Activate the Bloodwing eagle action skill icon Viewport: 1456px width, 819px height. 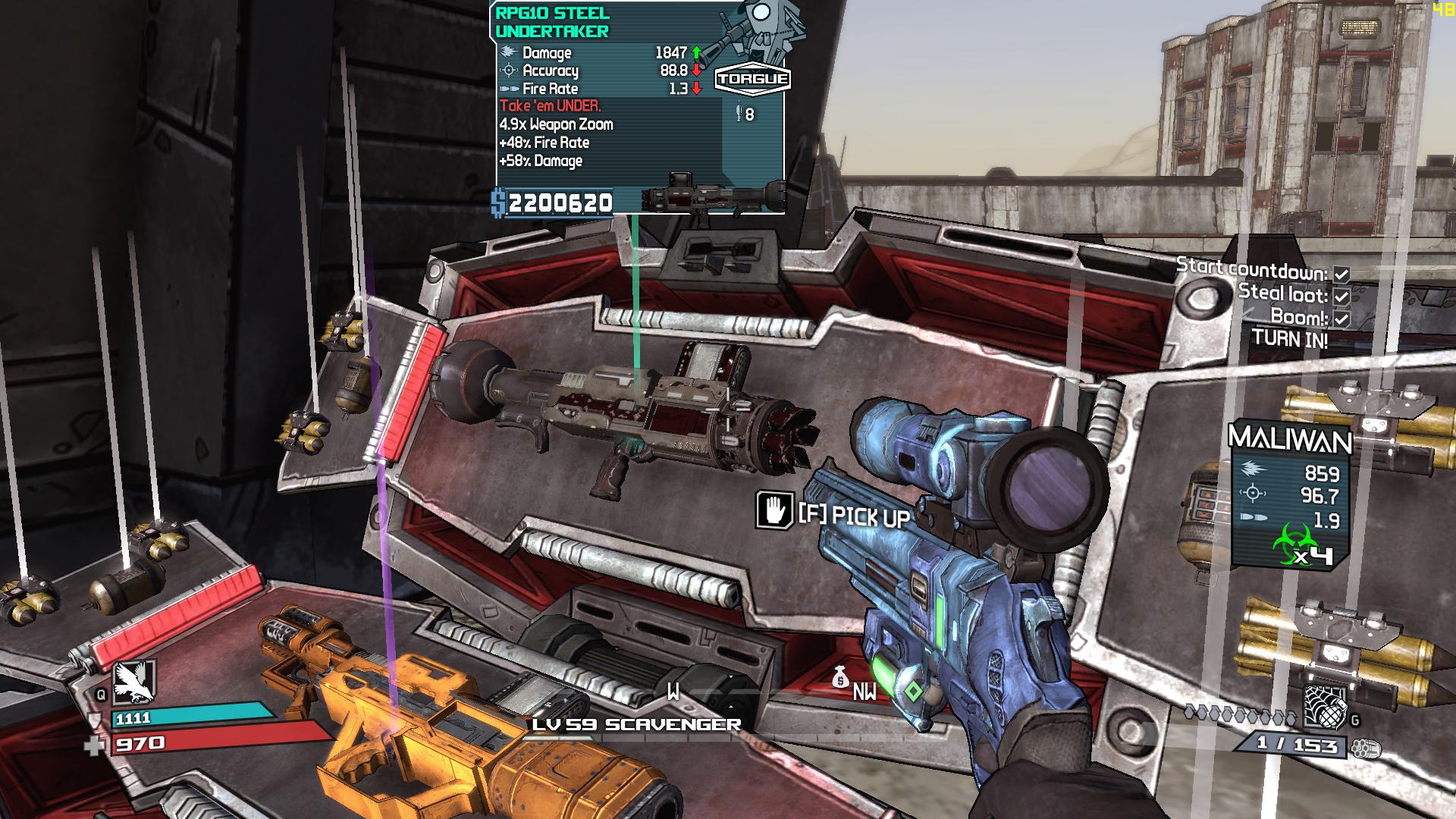(x=133, y=681)
